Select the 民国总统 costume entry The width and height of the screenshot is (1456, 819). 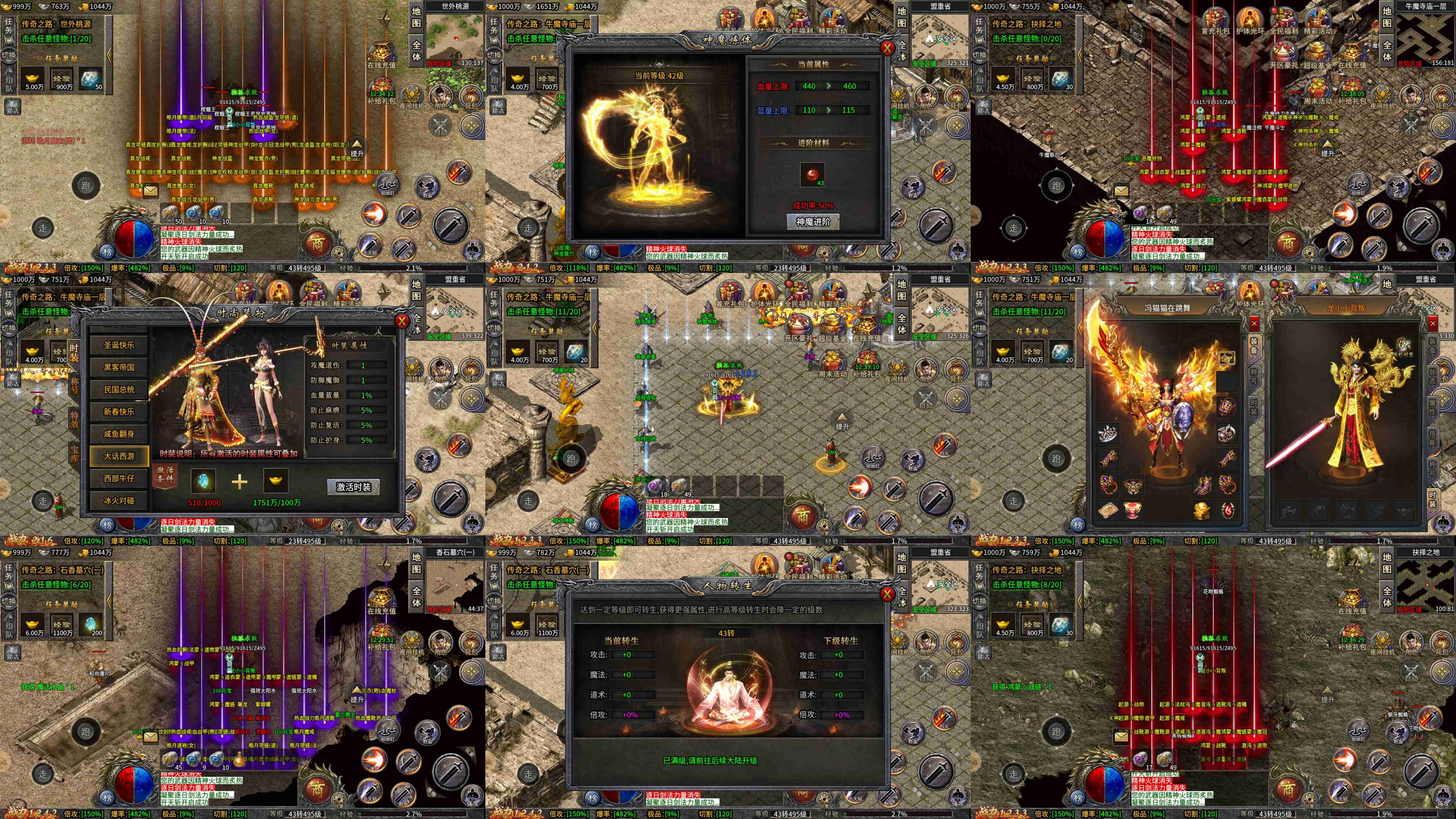click(x=119, y=389)
